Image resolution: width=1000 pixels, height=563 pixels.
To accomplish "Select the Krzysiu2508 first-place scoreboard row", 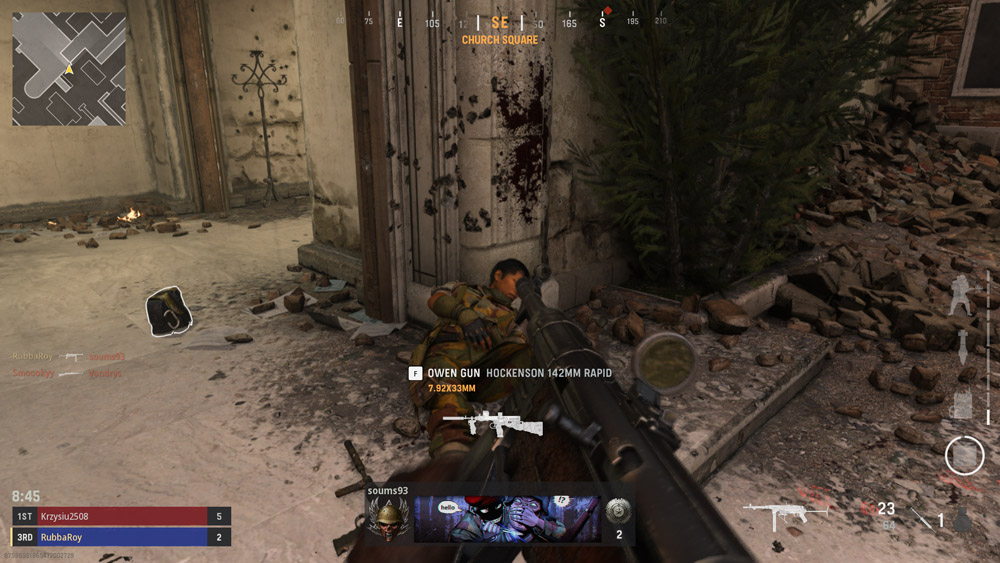I will click(x=122, y=516).
